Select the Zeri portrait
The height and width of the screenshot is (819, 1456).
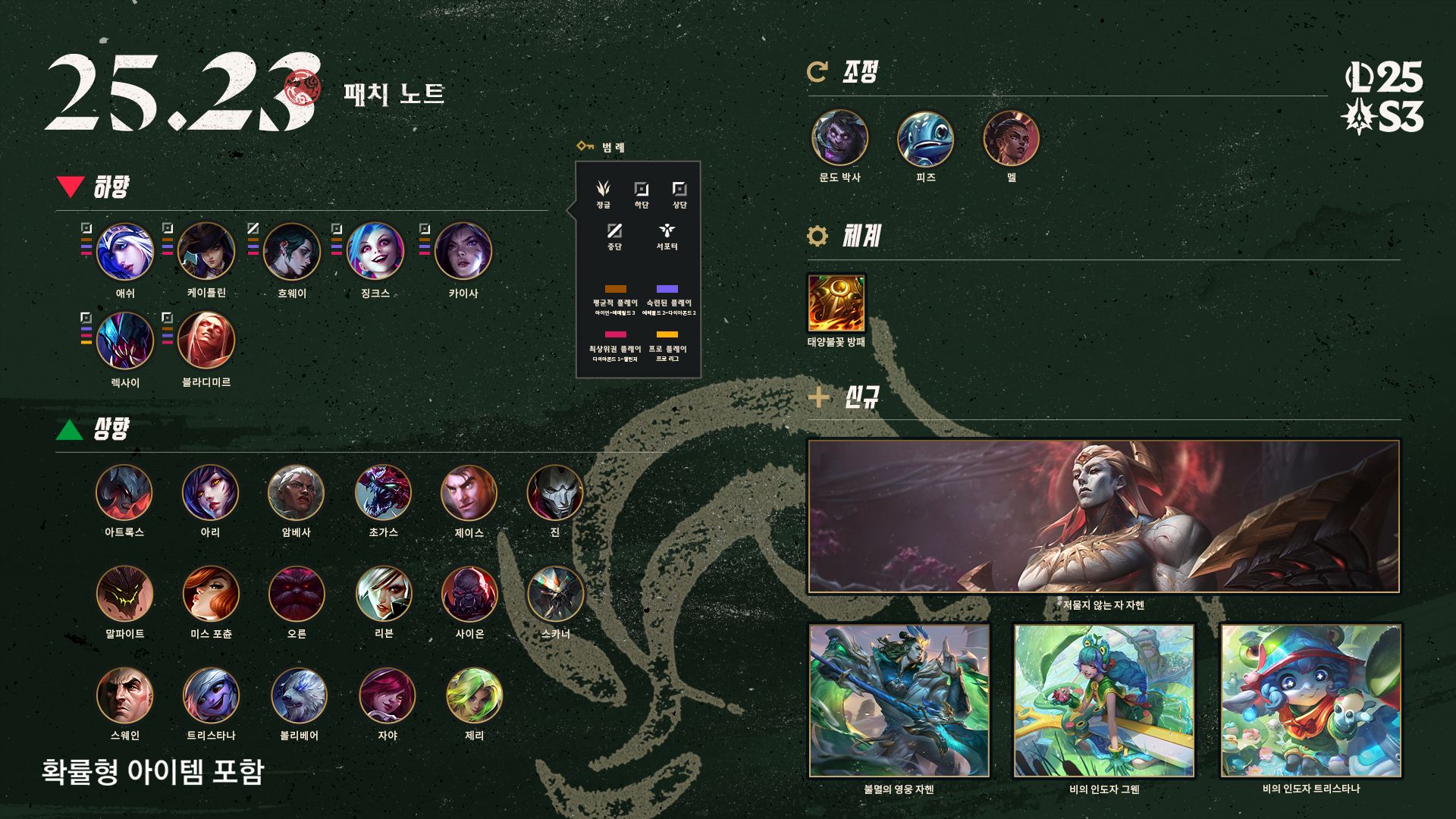pyautogui.click(x=474, y=696)
